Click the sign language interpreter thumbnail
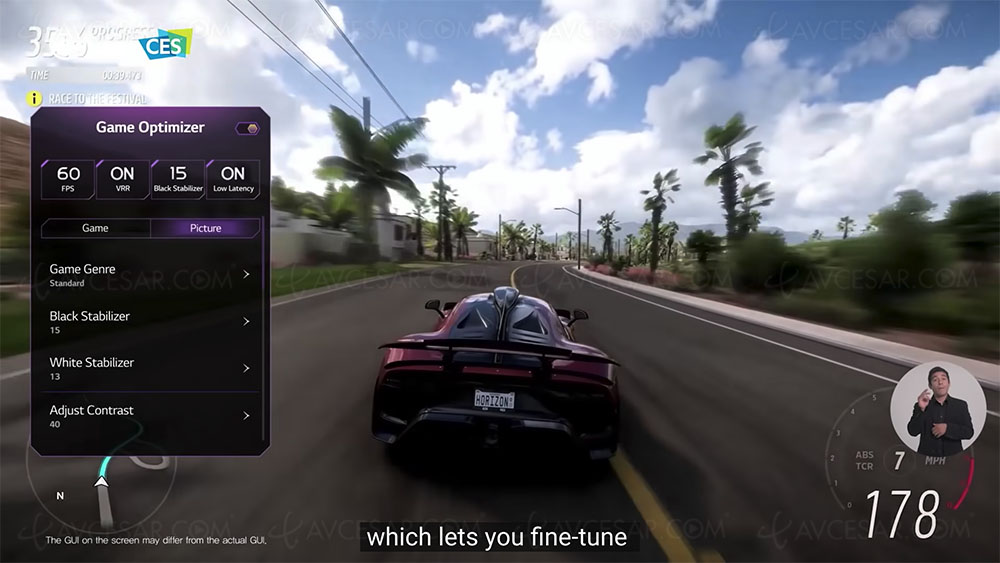The image size is (1000, 563). tap(939, 408)
